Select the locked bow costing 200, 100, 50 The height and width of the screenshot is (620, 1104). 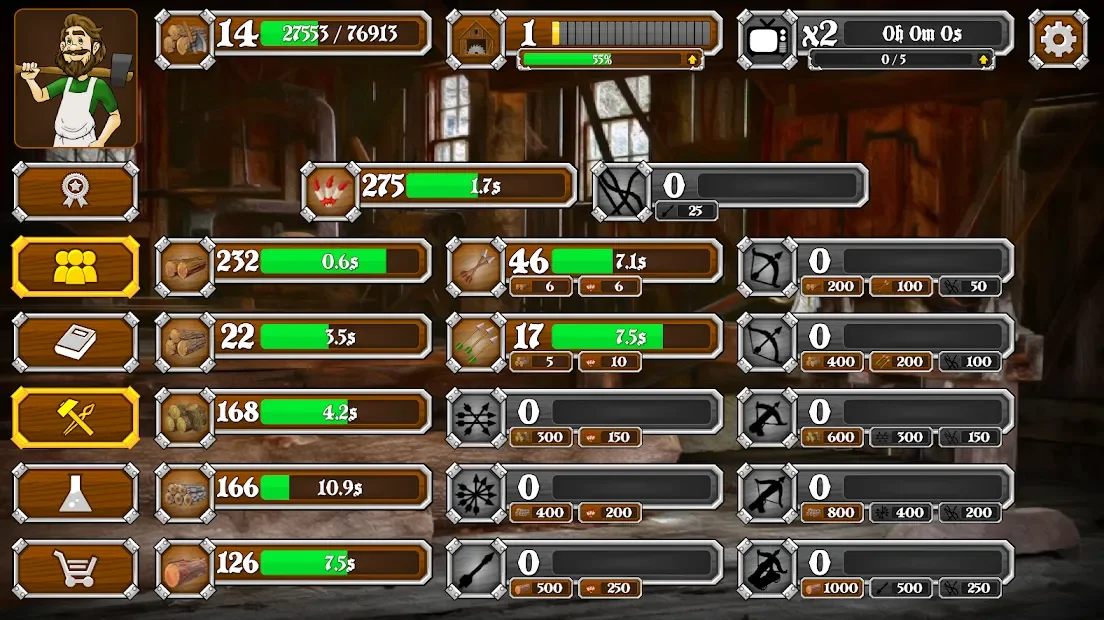point(767,267)
